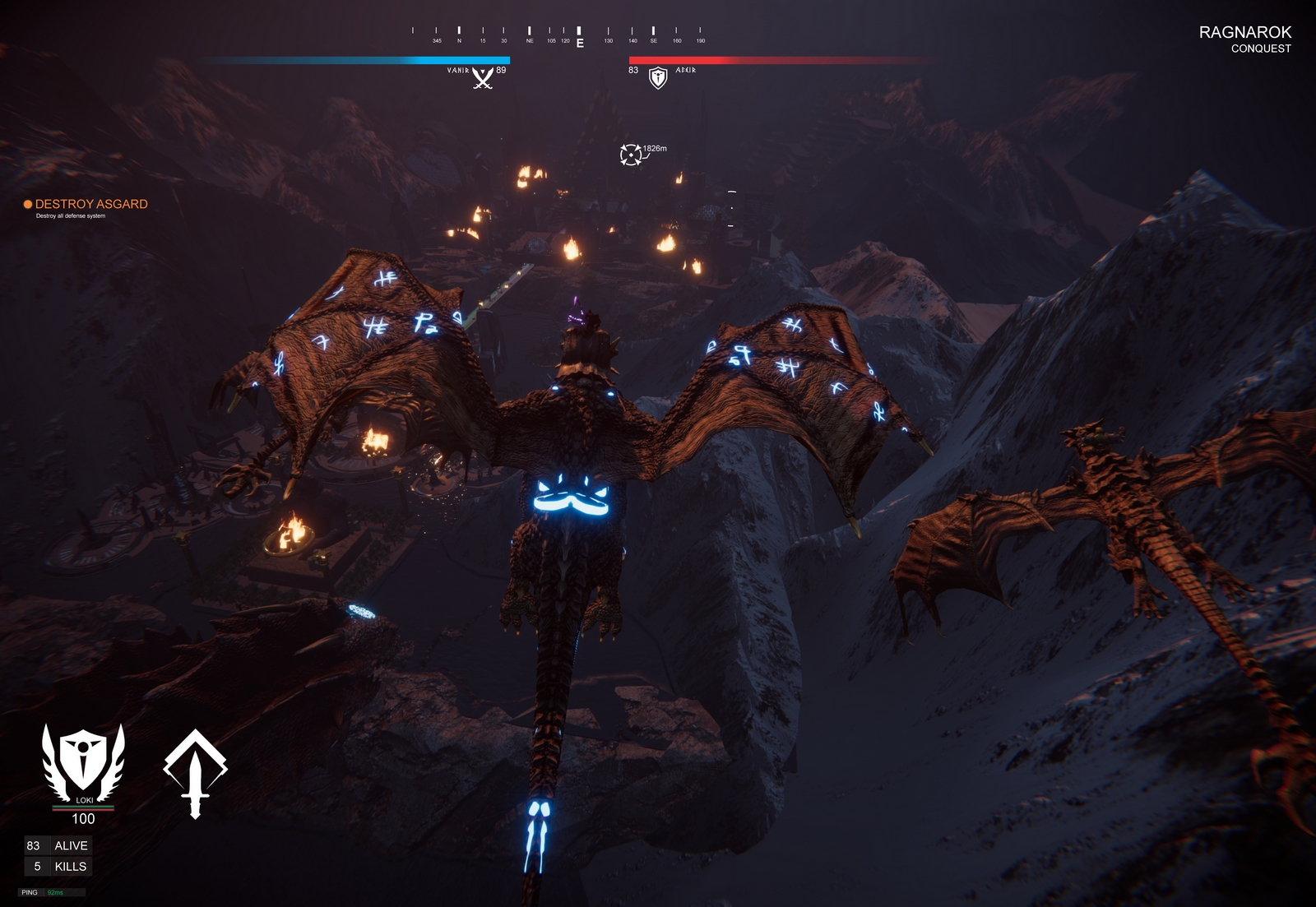Click the Vanir score number 89

500,72
